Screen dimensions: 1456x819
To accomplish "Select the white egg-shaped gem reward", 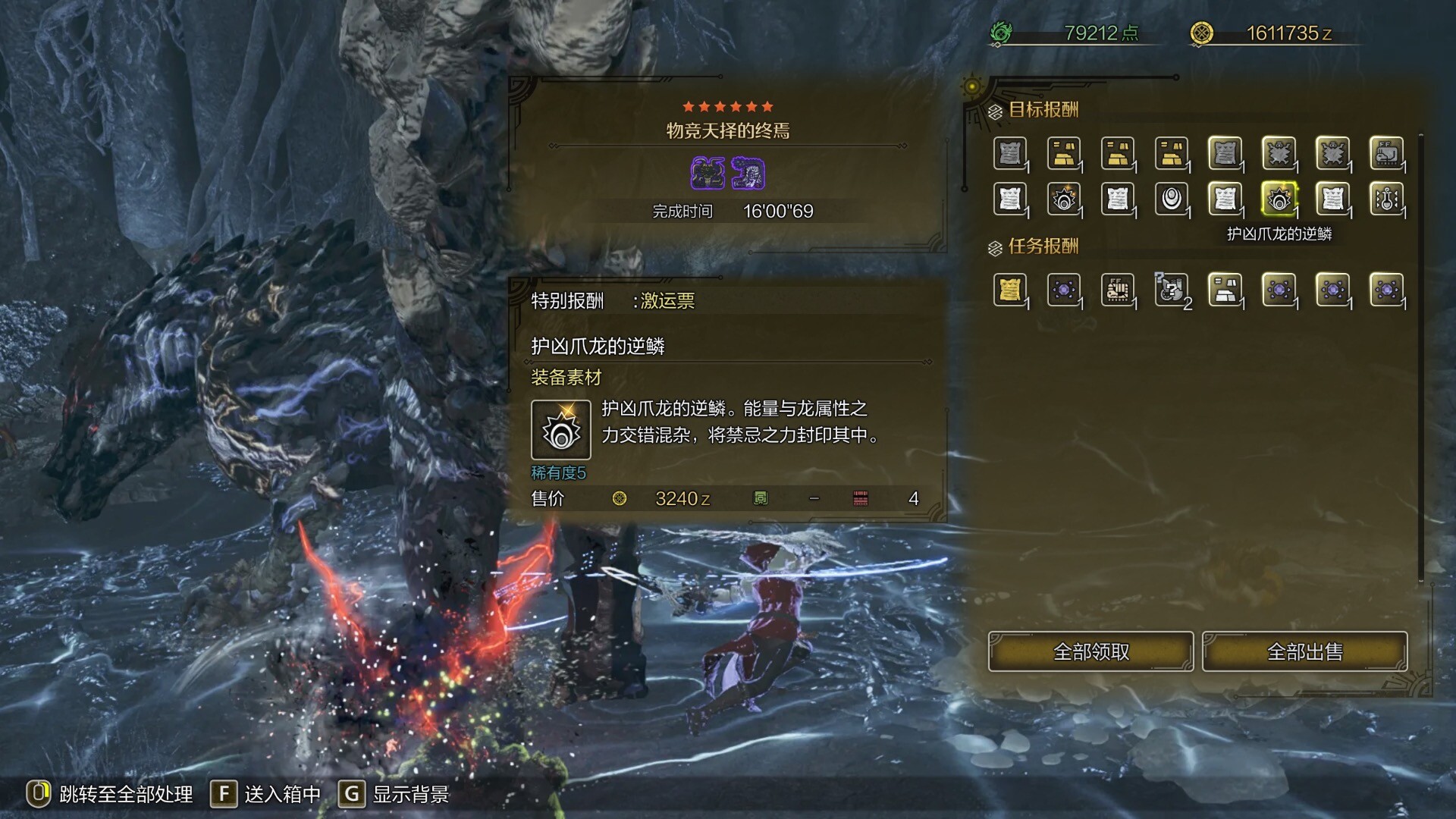I will tap(1172, 199).
